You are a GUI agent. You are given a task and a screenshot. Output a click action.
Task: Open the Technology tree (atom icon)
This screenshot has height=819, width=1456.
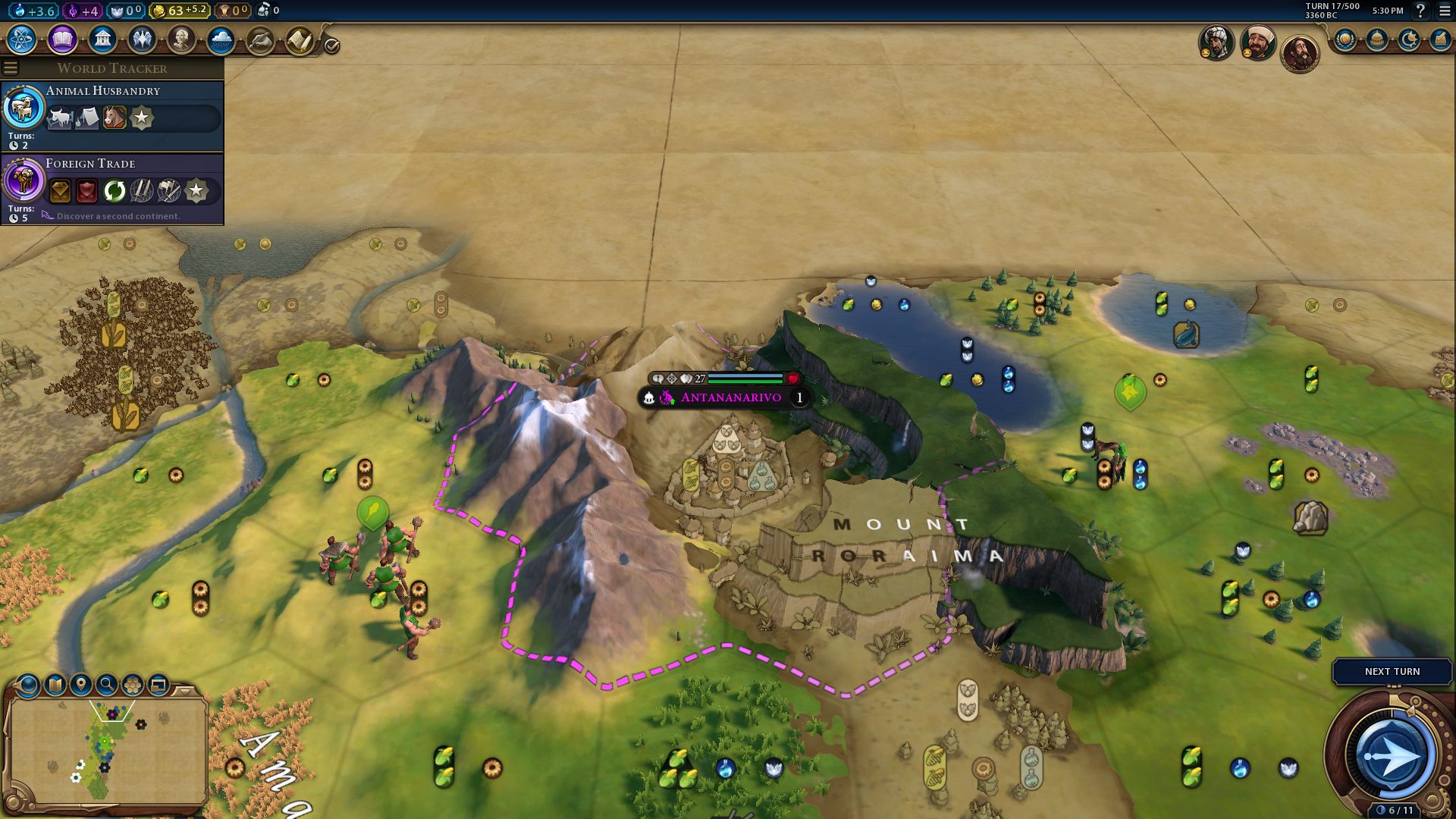click(x=21, y=39)
